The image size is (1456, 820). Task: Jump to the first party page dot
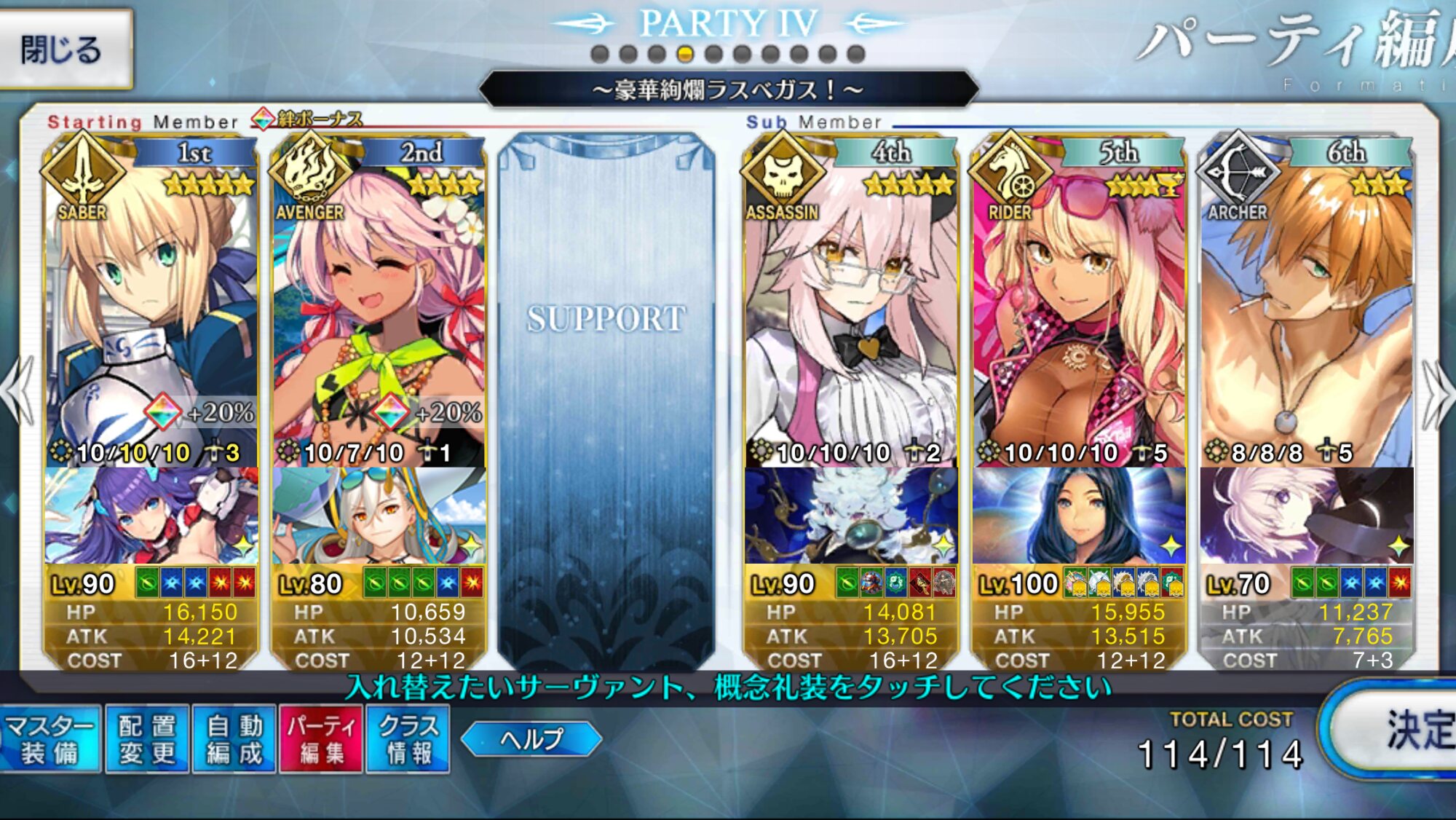[600, 54]
